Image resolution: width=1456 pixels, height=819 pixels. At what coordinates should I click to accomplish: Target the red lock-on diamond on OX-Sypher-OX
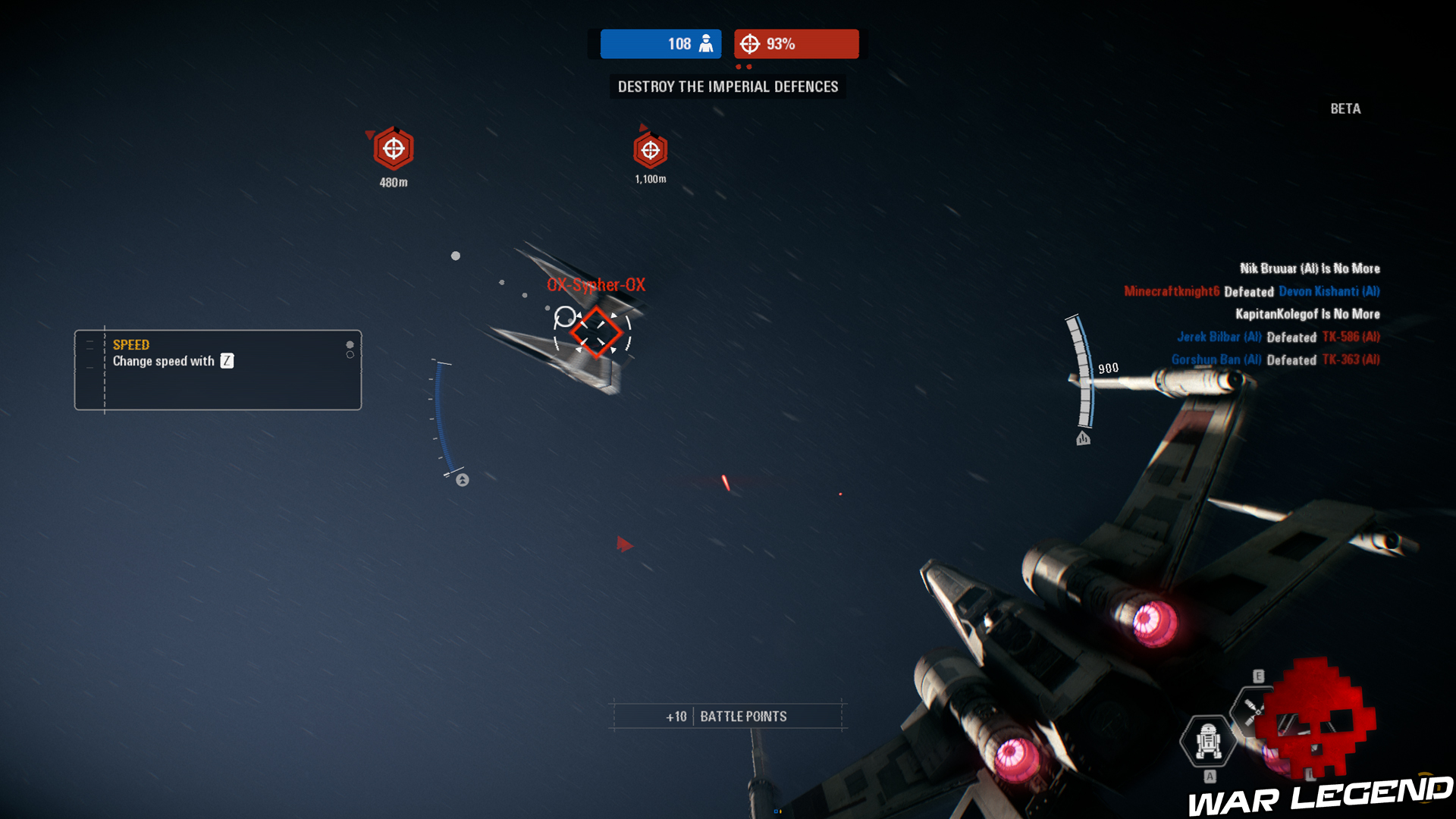(597, 331)
